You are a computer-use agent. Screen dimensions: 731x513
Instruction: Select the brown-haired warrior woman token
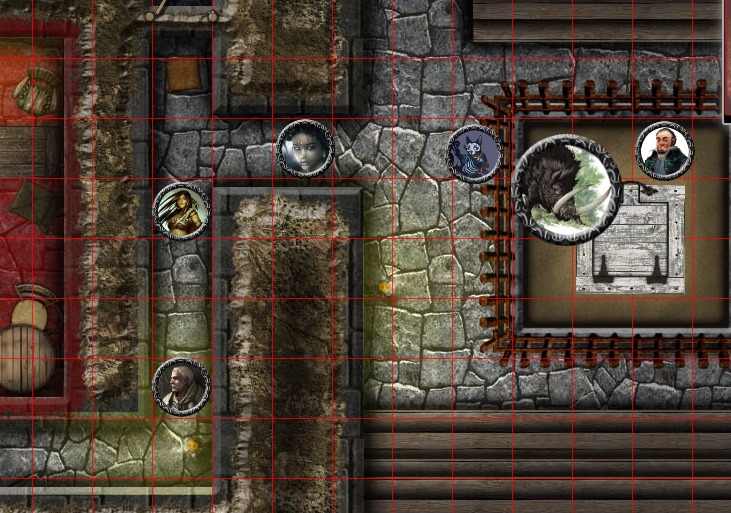181,211
